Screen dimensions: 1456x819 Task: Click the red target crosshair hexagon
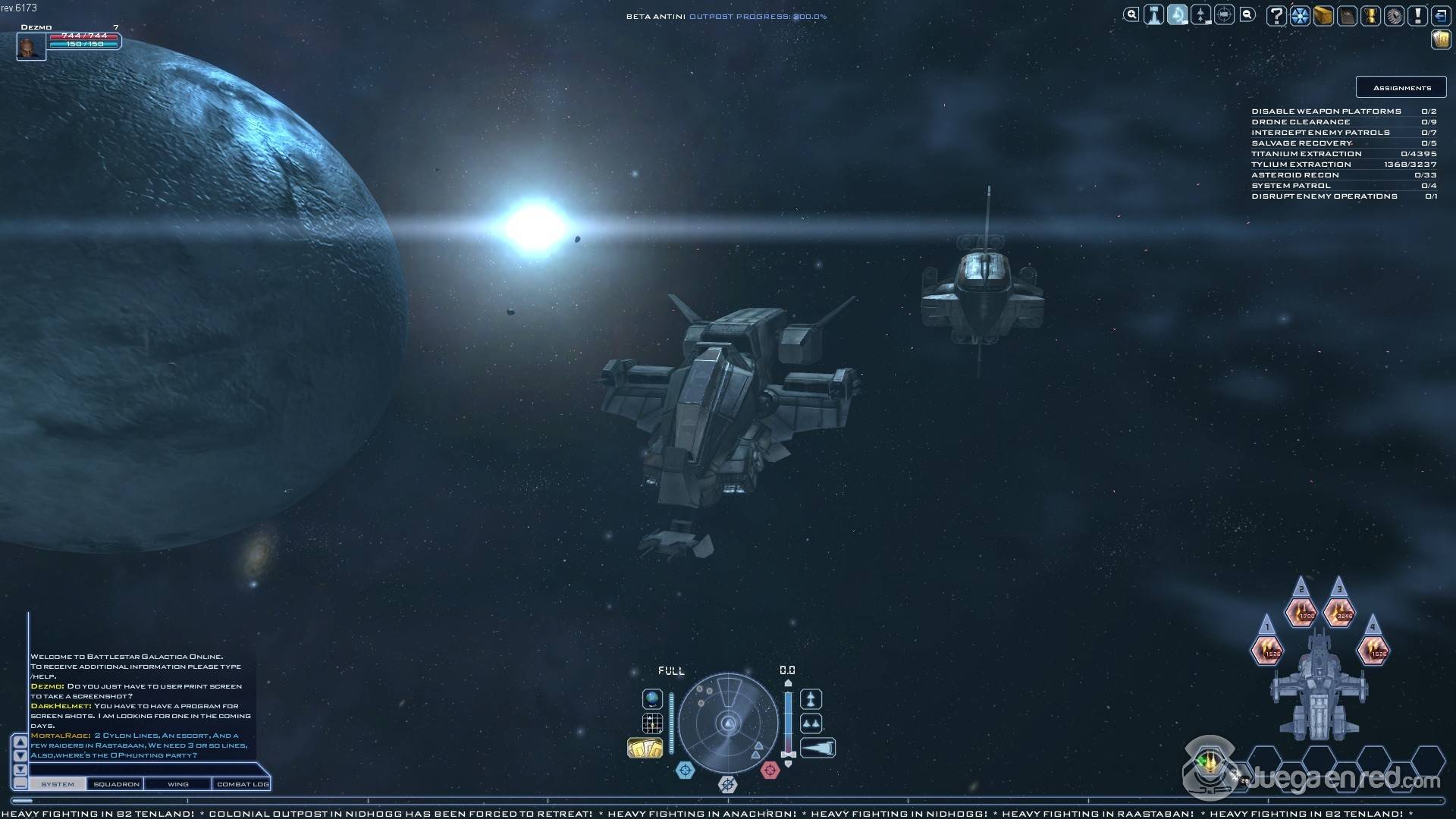click(x=770, y=770)
